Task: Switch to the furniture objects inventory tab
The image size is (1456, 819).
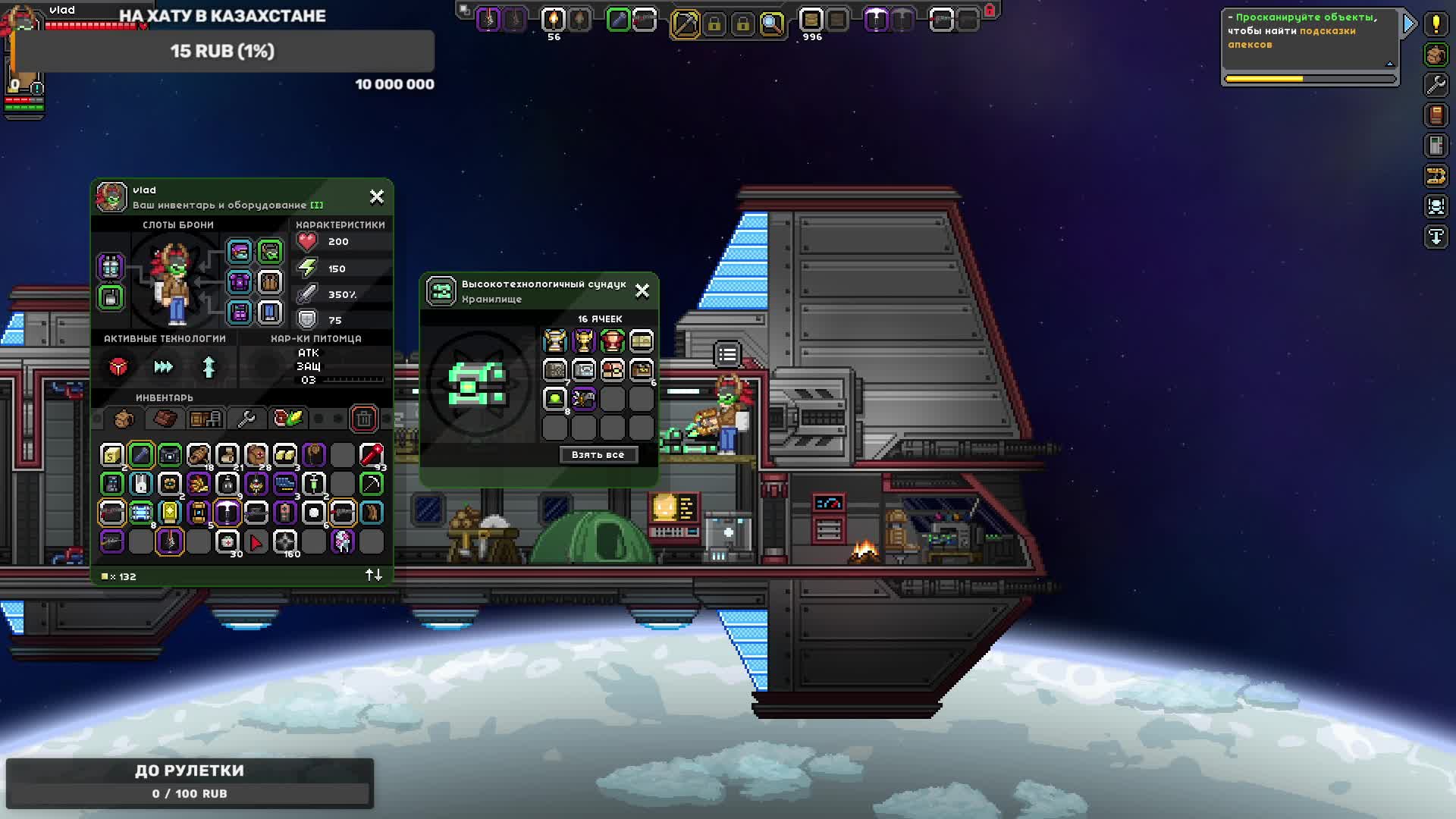Action: (206, 419)
